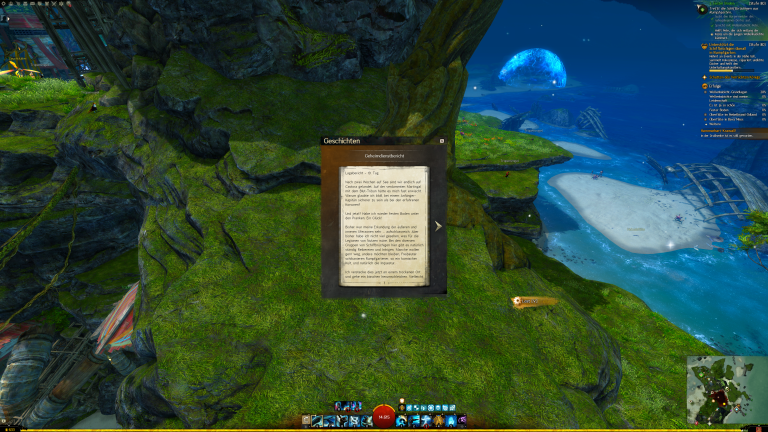Activate the first weapon skill

pos(316,421)
